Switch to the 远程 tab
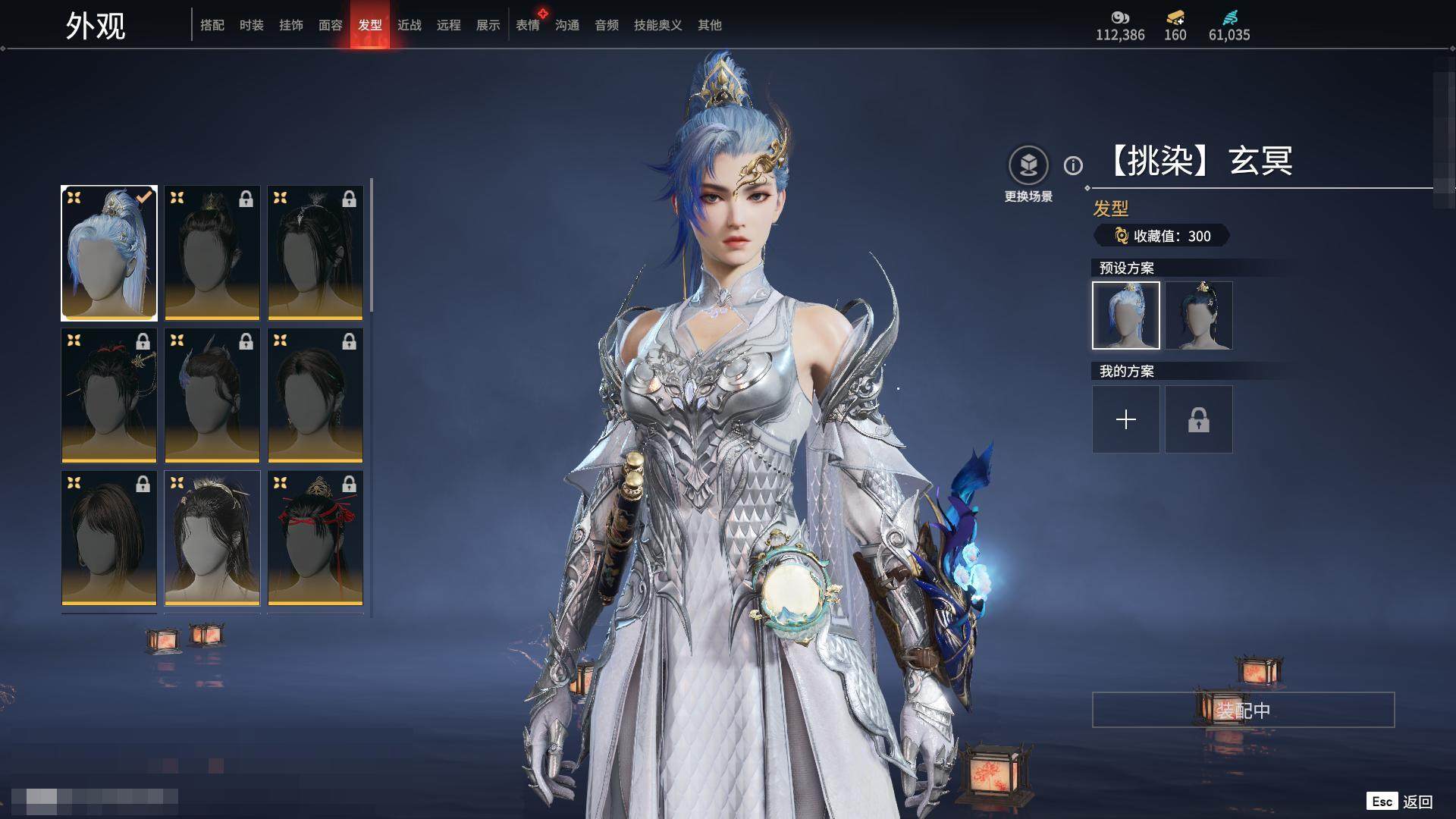The width and height of the screenshot is (1456, 819). 449,25
